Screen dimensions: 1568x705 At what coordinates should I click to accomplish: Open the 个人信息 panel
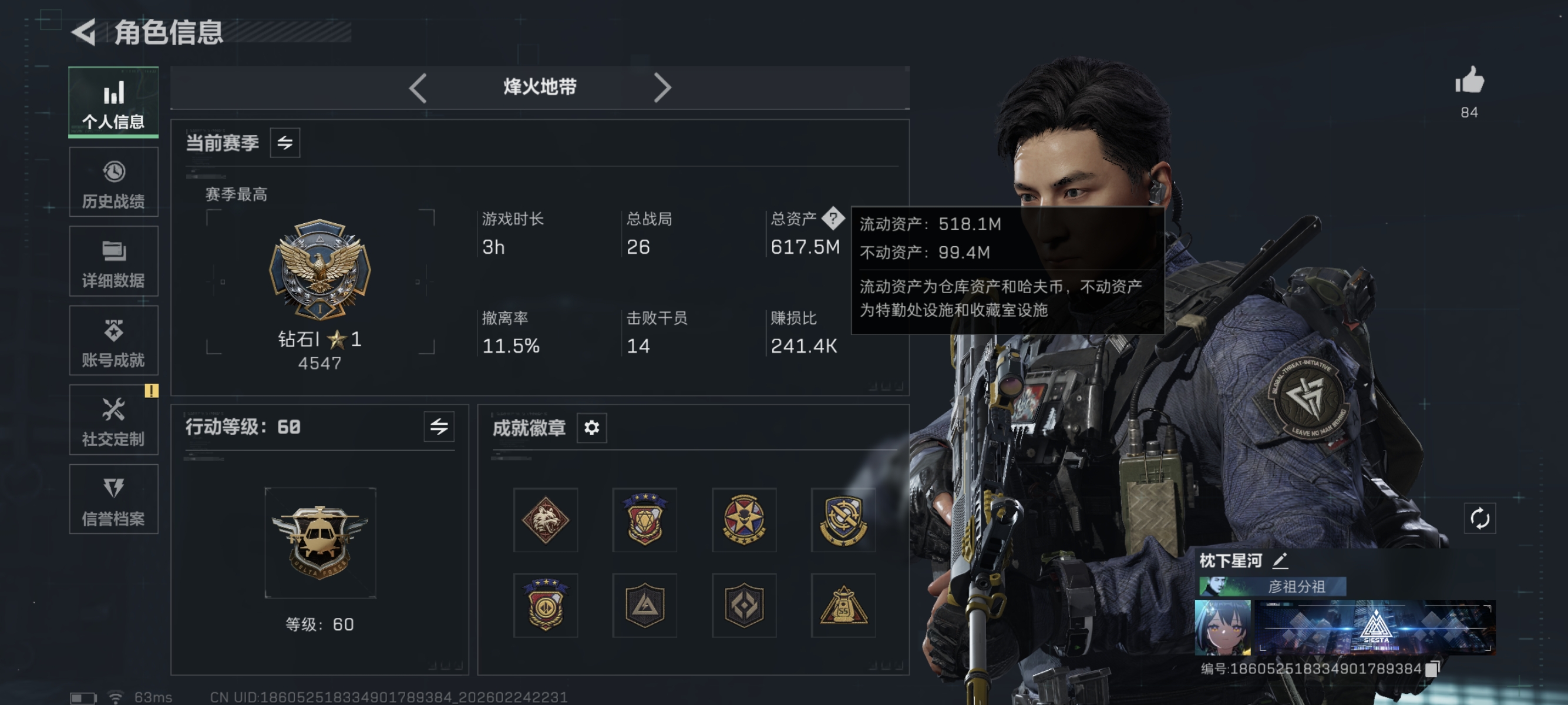pyautogui.click(x=113, y=102)
